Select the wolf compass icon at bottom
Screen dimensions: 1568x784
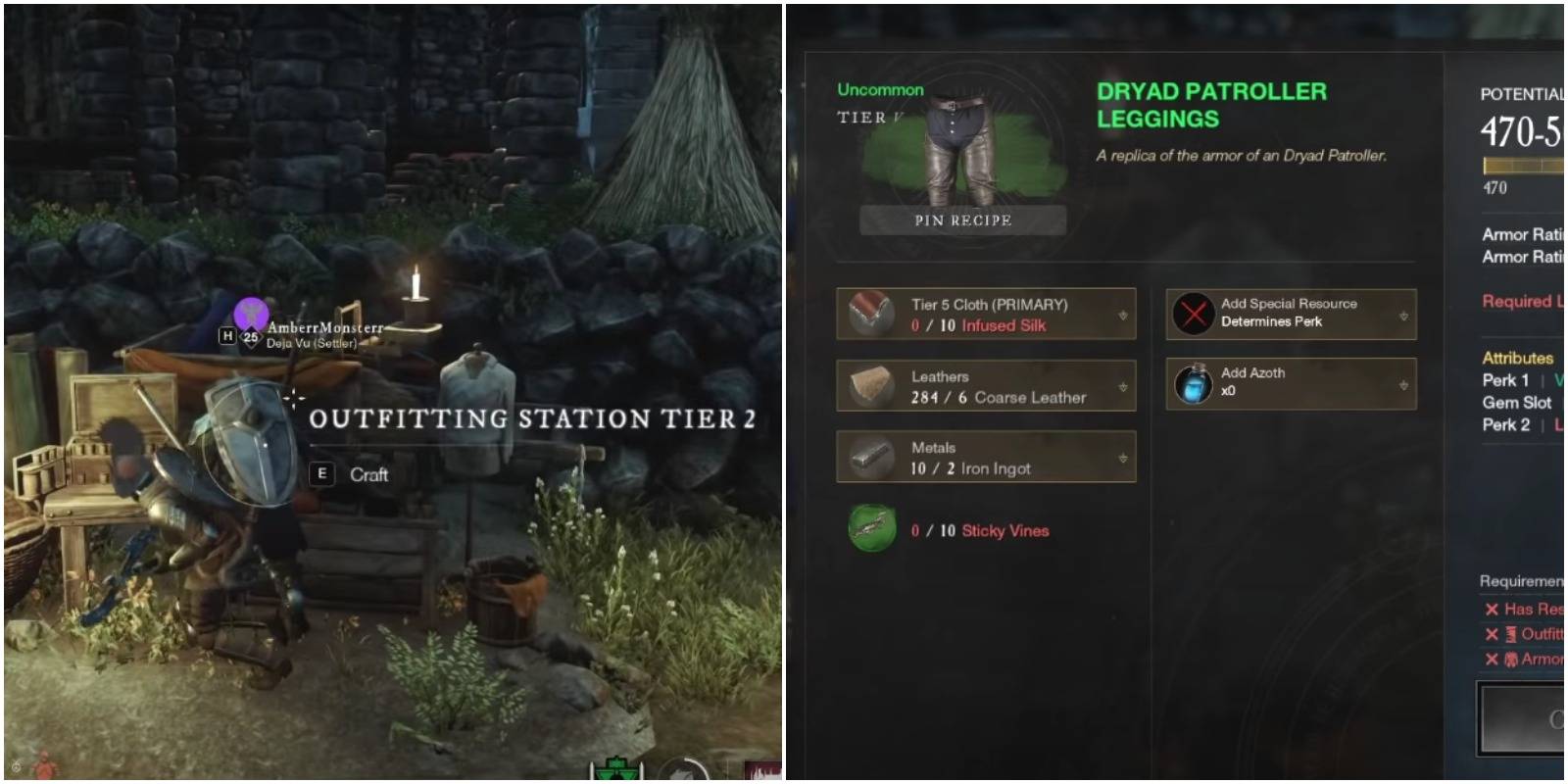[683, 773]
